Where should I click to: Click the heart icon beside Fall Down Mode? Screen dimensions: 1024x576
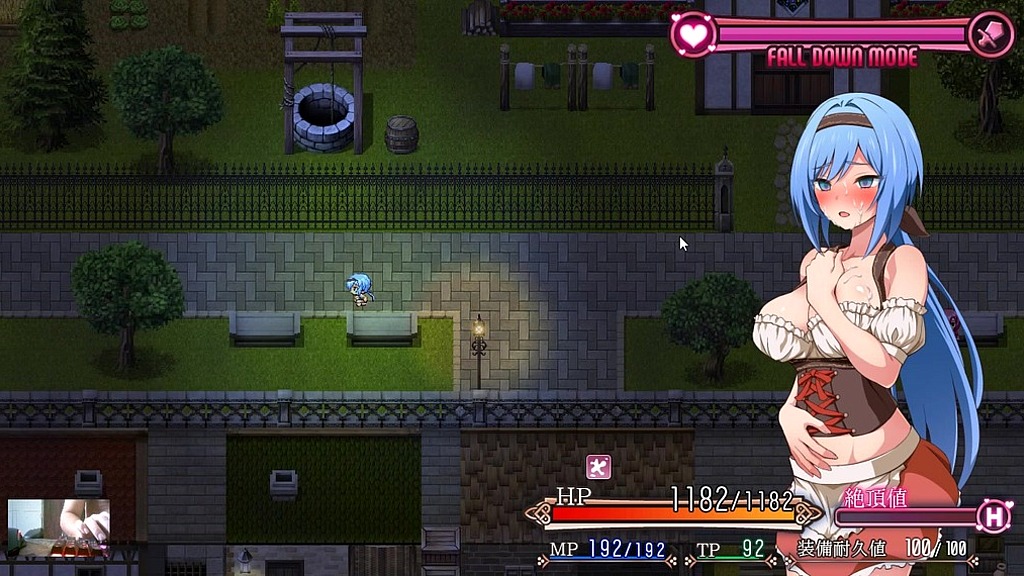(x=692, y=34)
